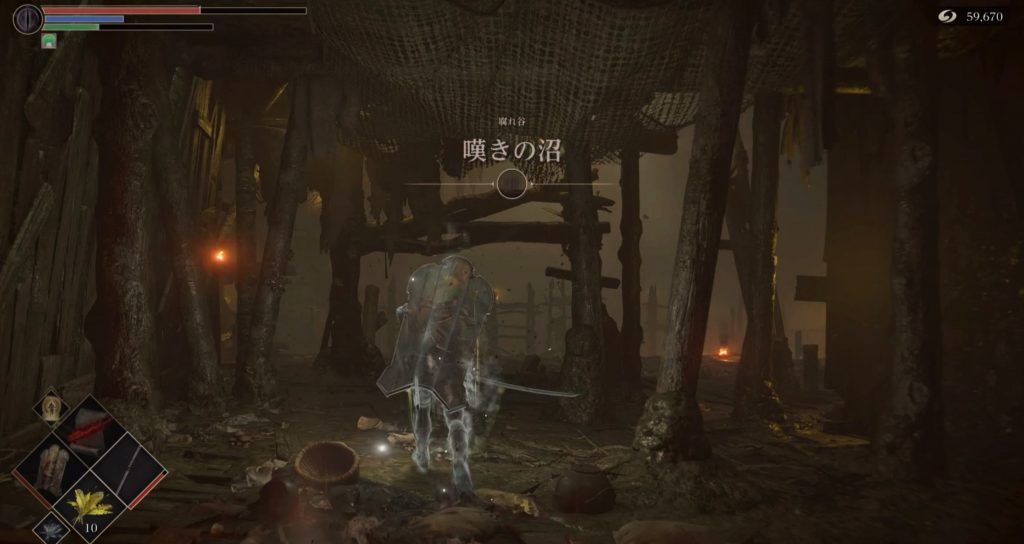Click the green status effect icon
Screen dimensions: 1024x544
[x=48, y=40]
